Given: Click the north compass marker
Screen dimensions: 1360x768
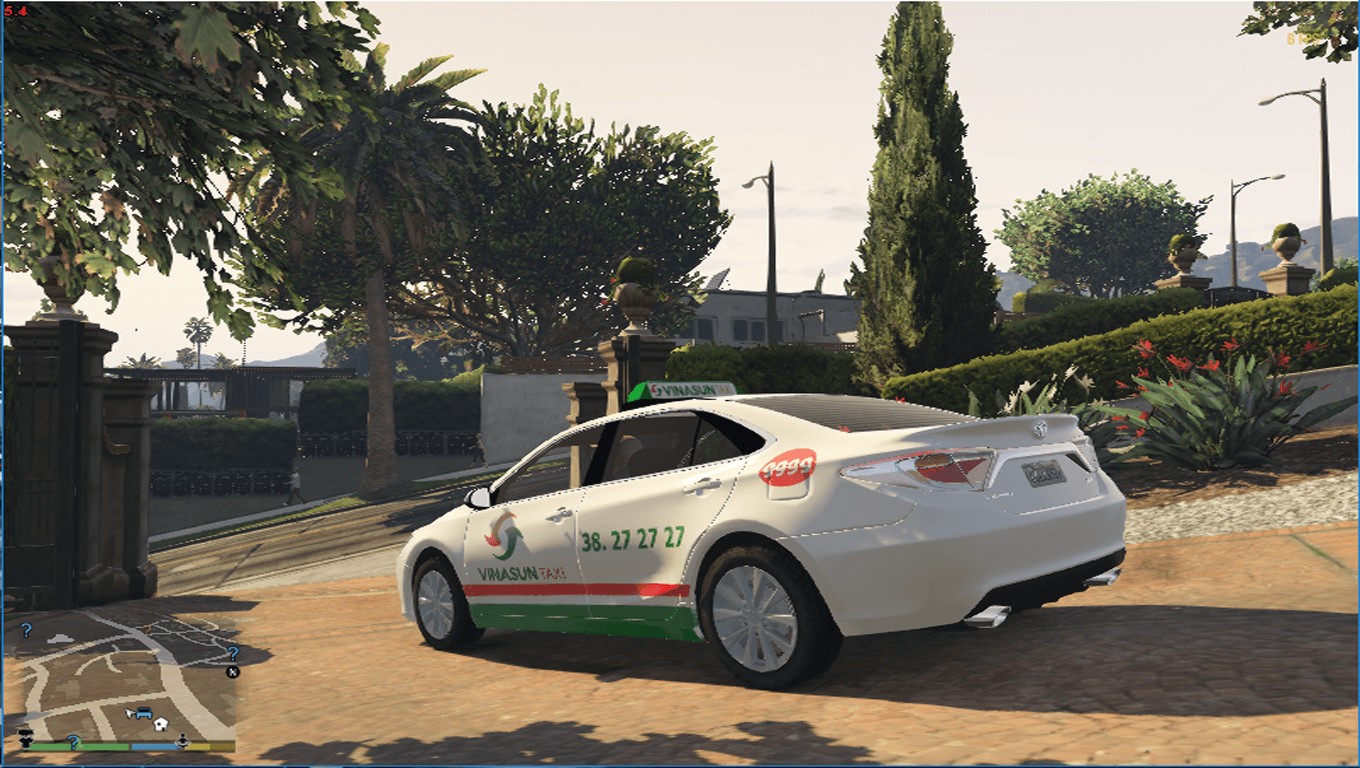Looking at the screenshot, I should pos(232,672).
